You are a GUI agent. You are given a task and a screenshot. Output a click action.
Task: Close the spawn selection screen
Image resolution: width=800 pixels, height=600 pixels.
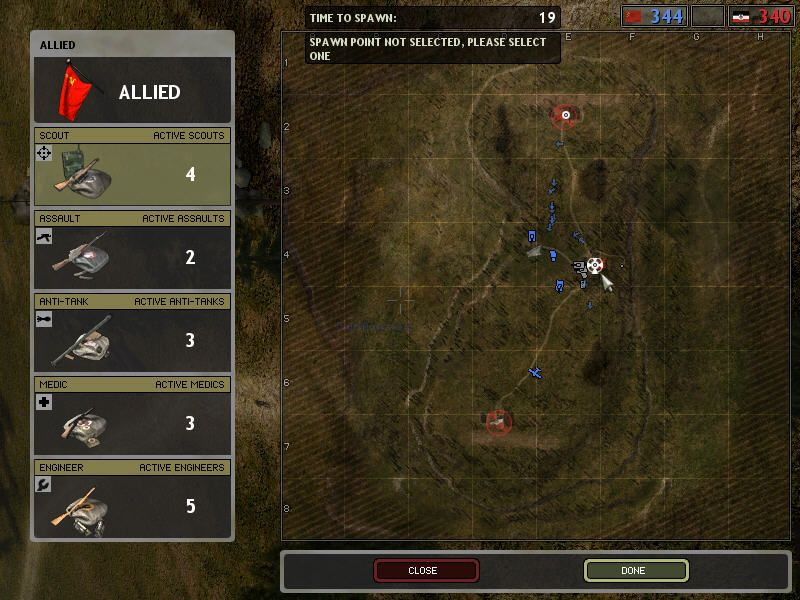click(426, 570)
